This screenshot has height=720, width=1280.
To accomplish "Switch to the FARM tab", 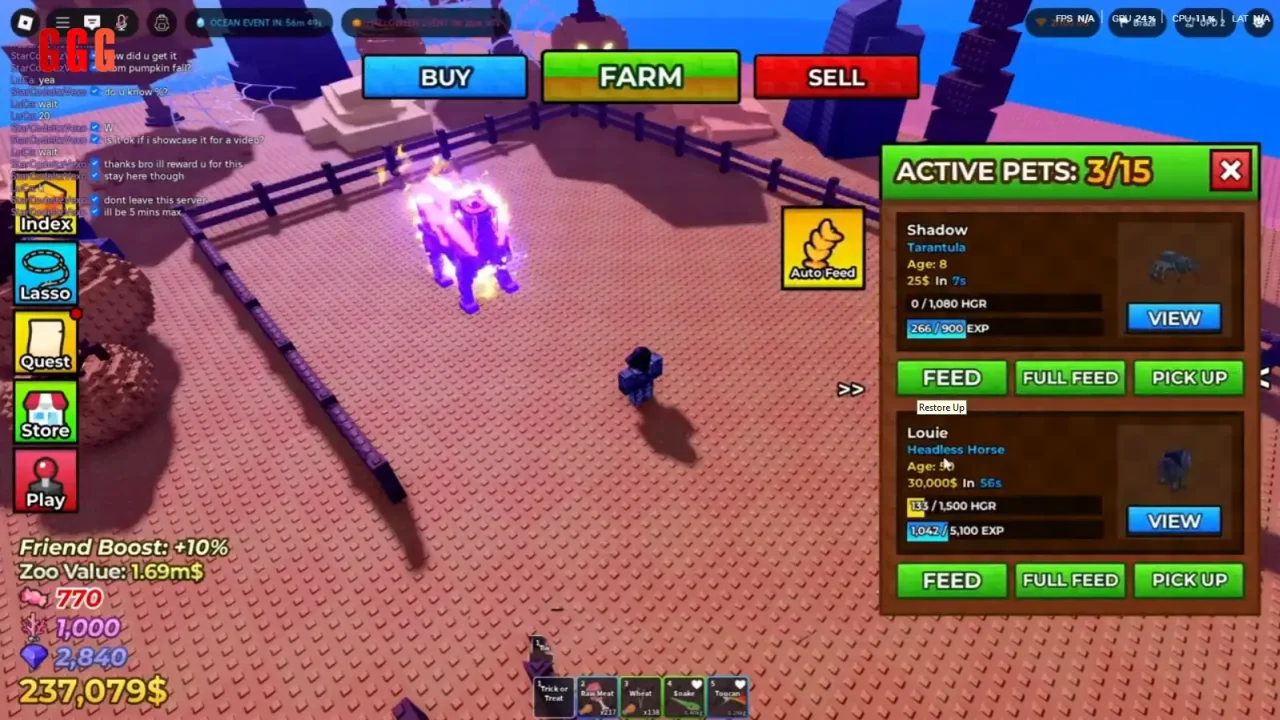I will pyautogui.click(x=640, y=77).
